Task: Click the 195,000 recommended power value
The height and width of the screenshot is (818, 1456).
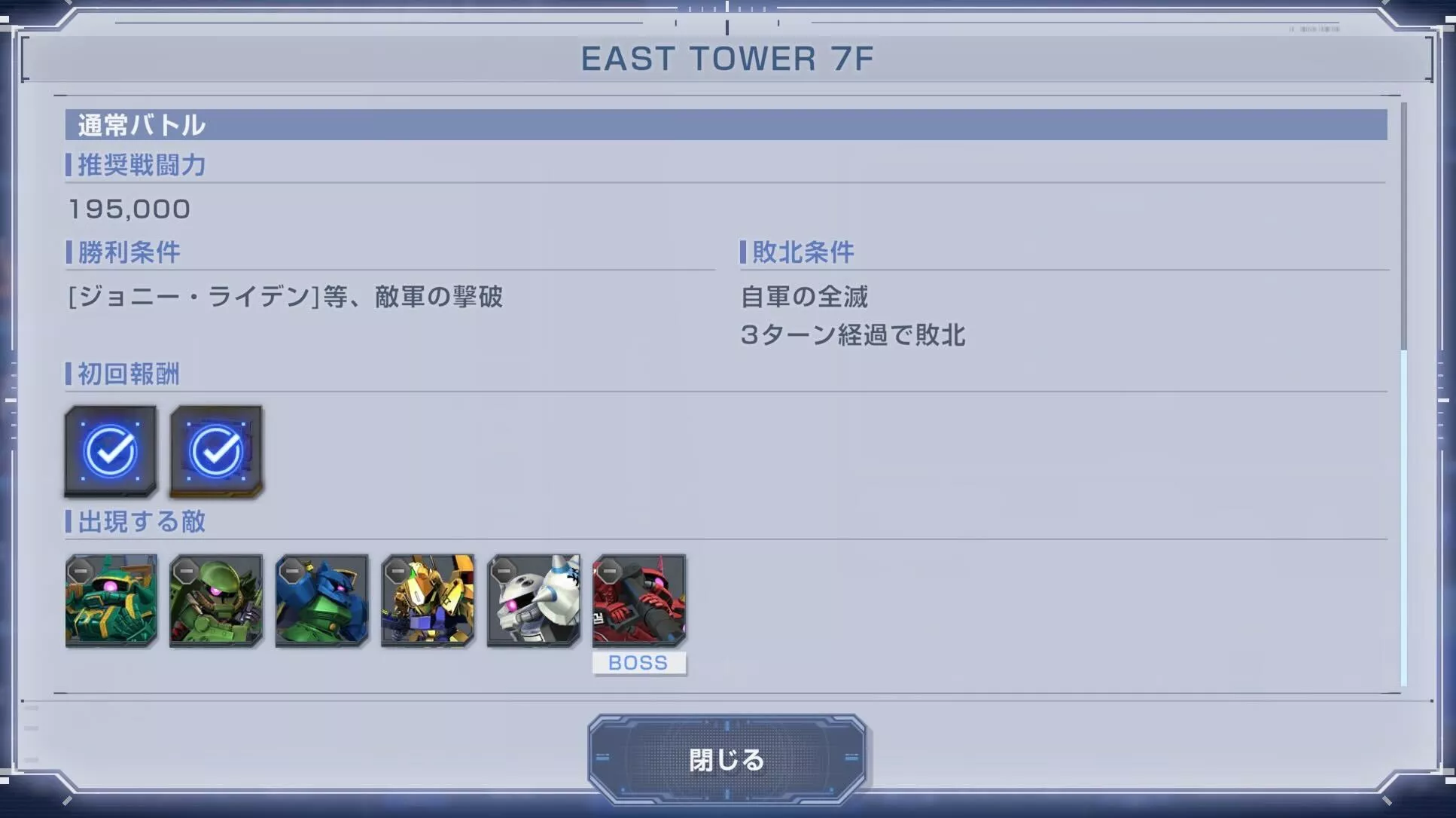Action: pyautogui.click(x=129, y=209)
